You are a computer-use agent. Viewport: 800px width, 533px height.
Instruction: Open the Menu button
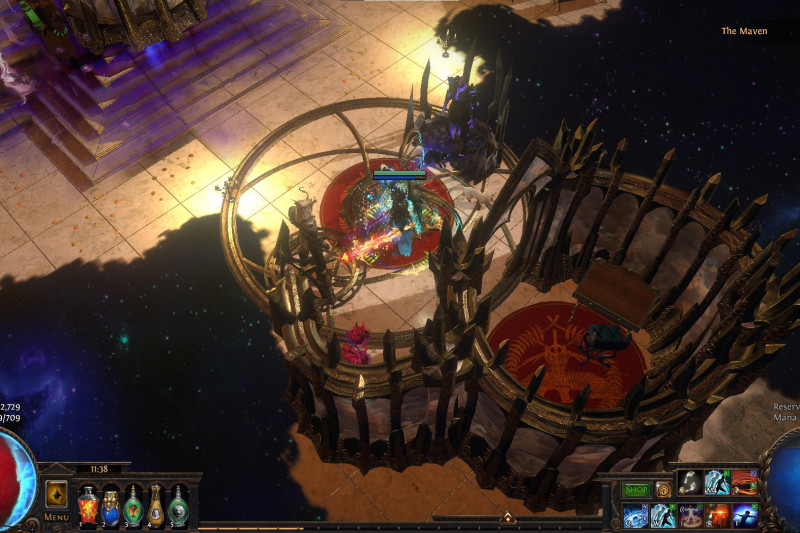(x=56, y=517)
